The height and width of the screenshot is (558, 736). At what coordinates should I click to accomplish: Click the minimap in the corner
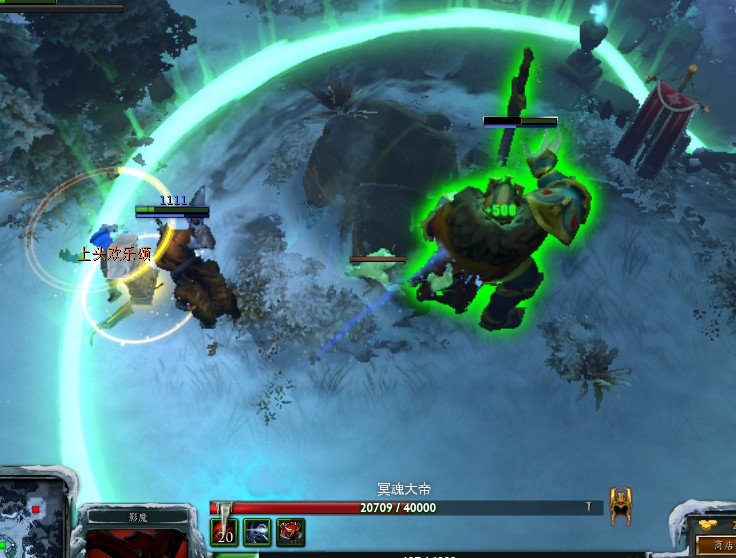click(x=34, y=511)
